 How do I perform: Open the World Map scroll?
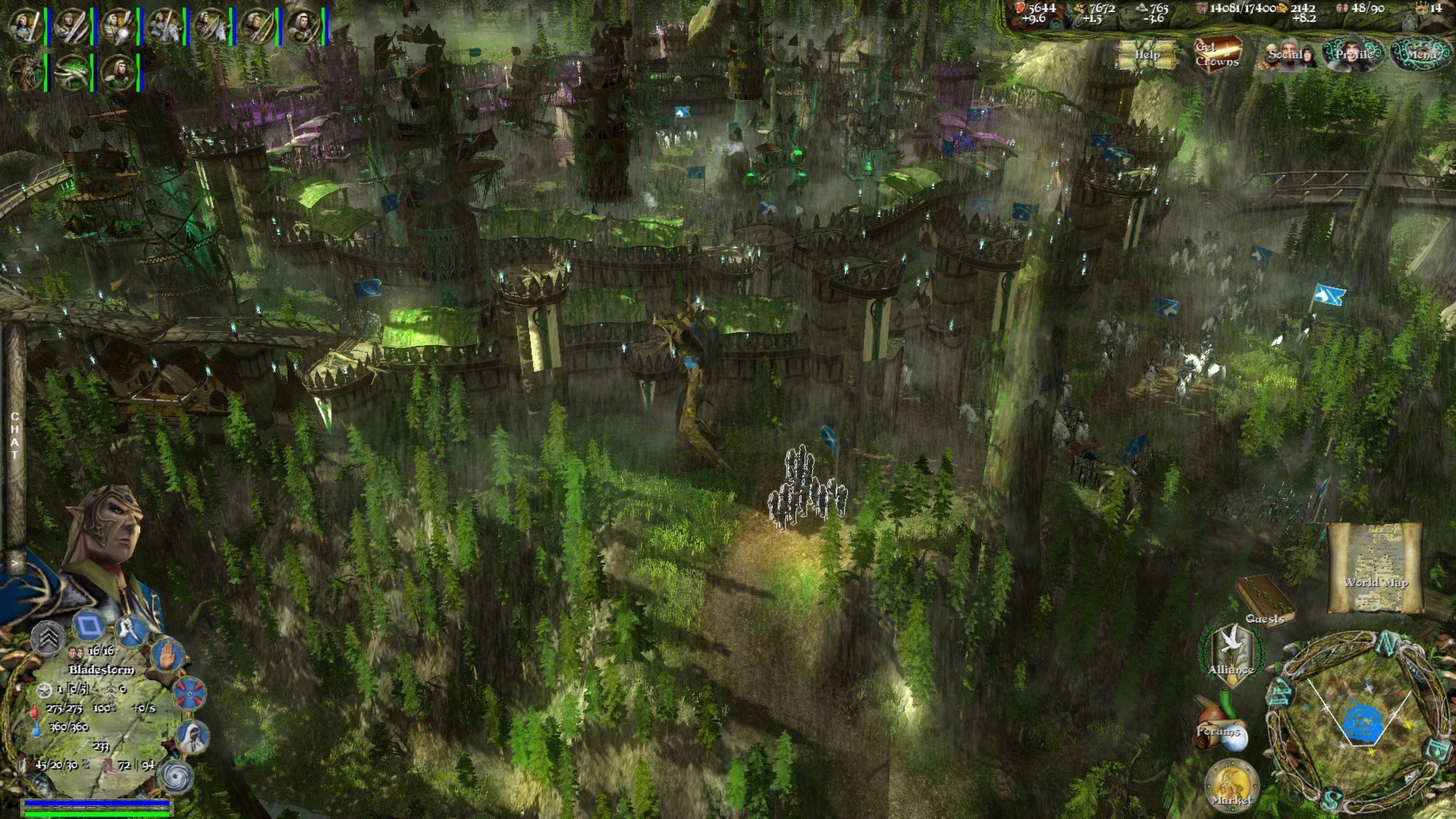coord(1375,568)
